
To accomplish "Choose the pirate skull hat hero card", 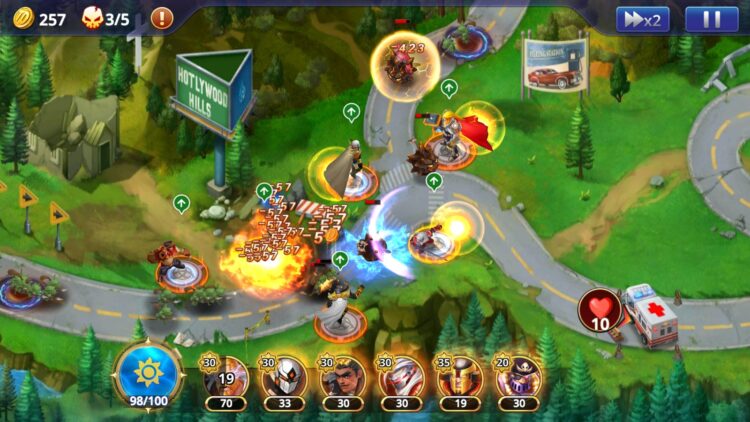I will click(x=517, y=379).
